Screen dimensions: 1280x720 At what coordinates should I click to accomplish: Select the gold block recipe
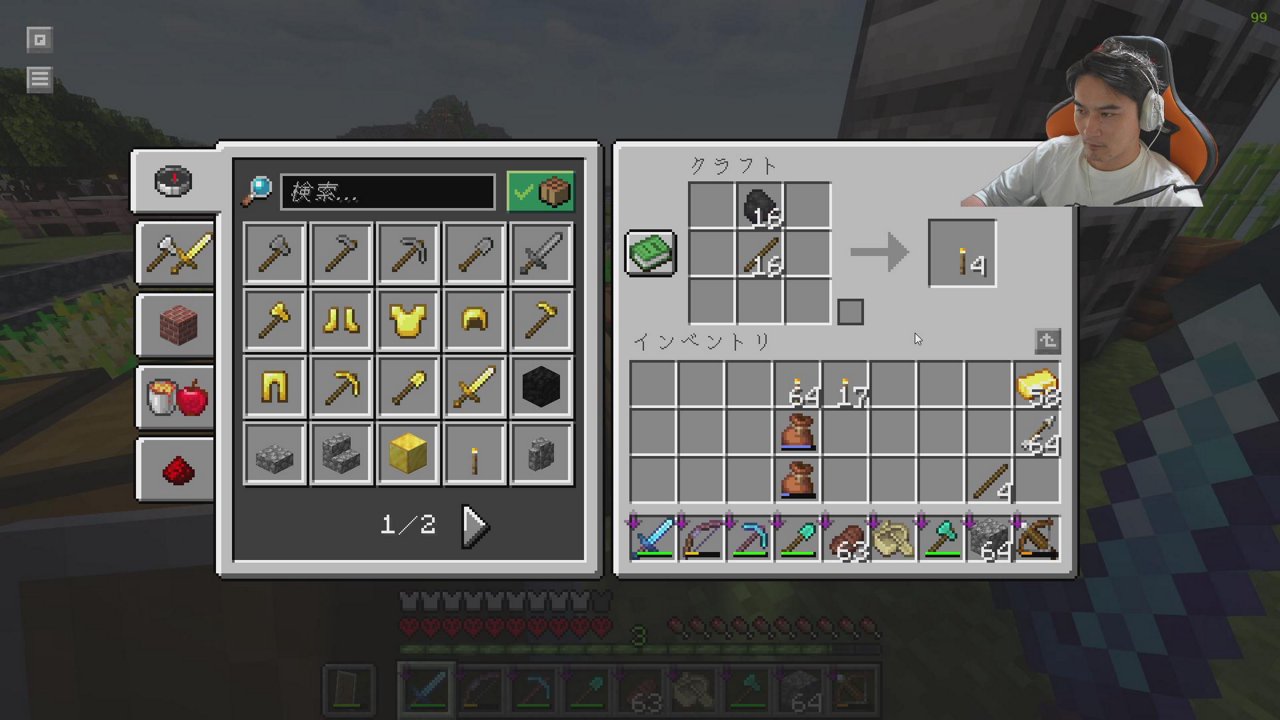[x=408, y=454]
